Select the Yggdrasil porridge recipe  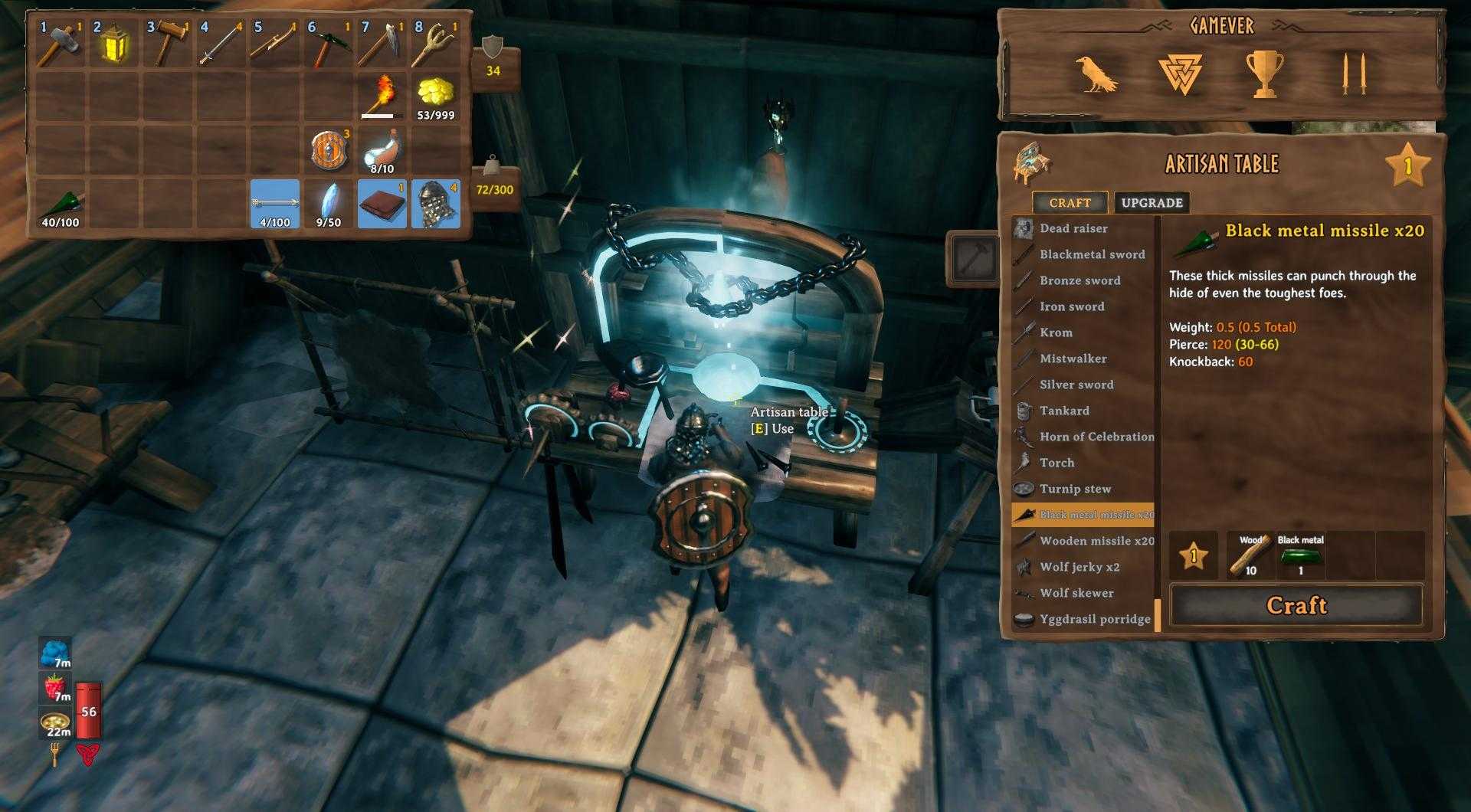(x=1094, y=619)
